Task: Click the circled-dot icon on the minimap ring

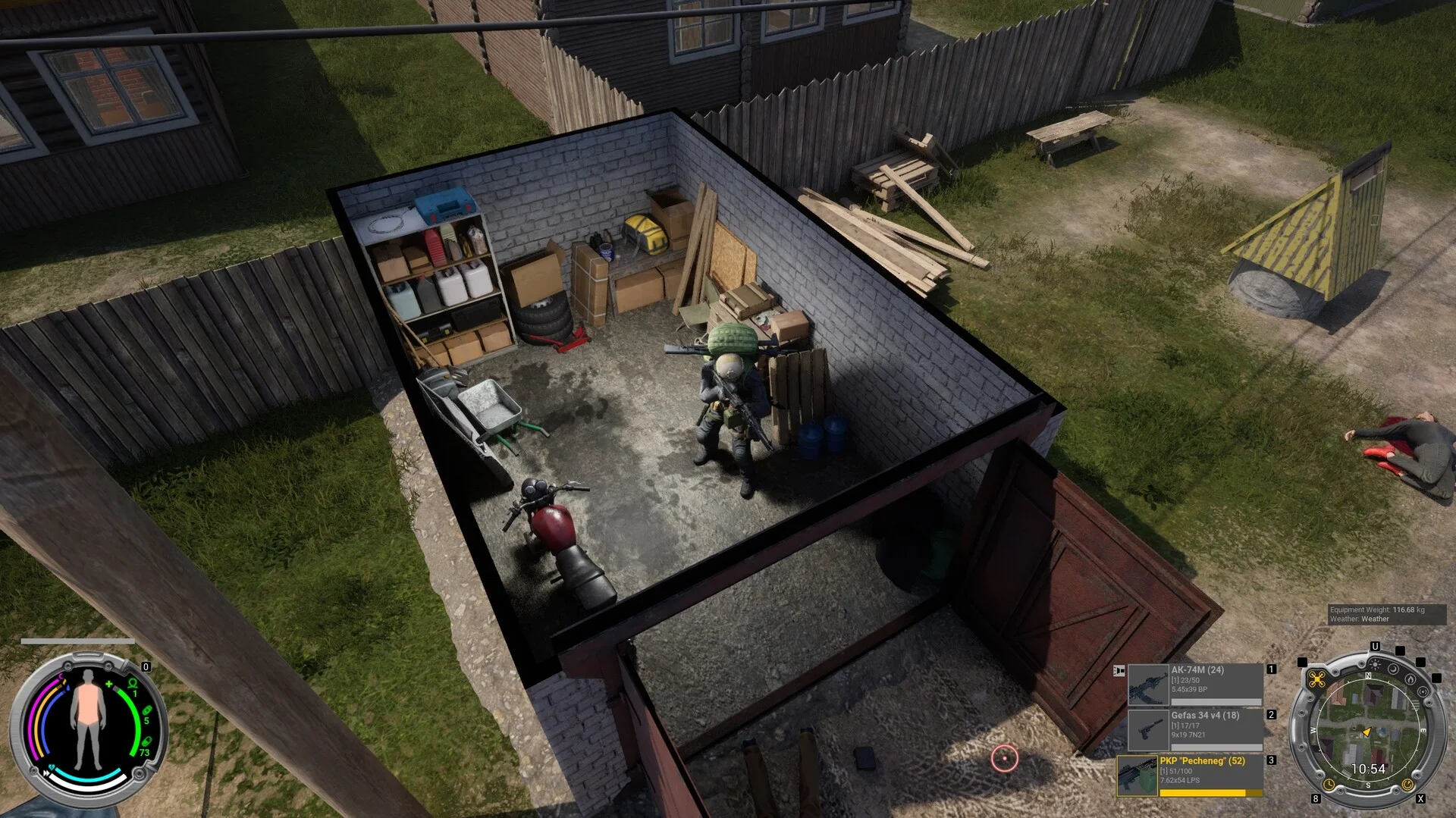Action: coord(1422,692)
